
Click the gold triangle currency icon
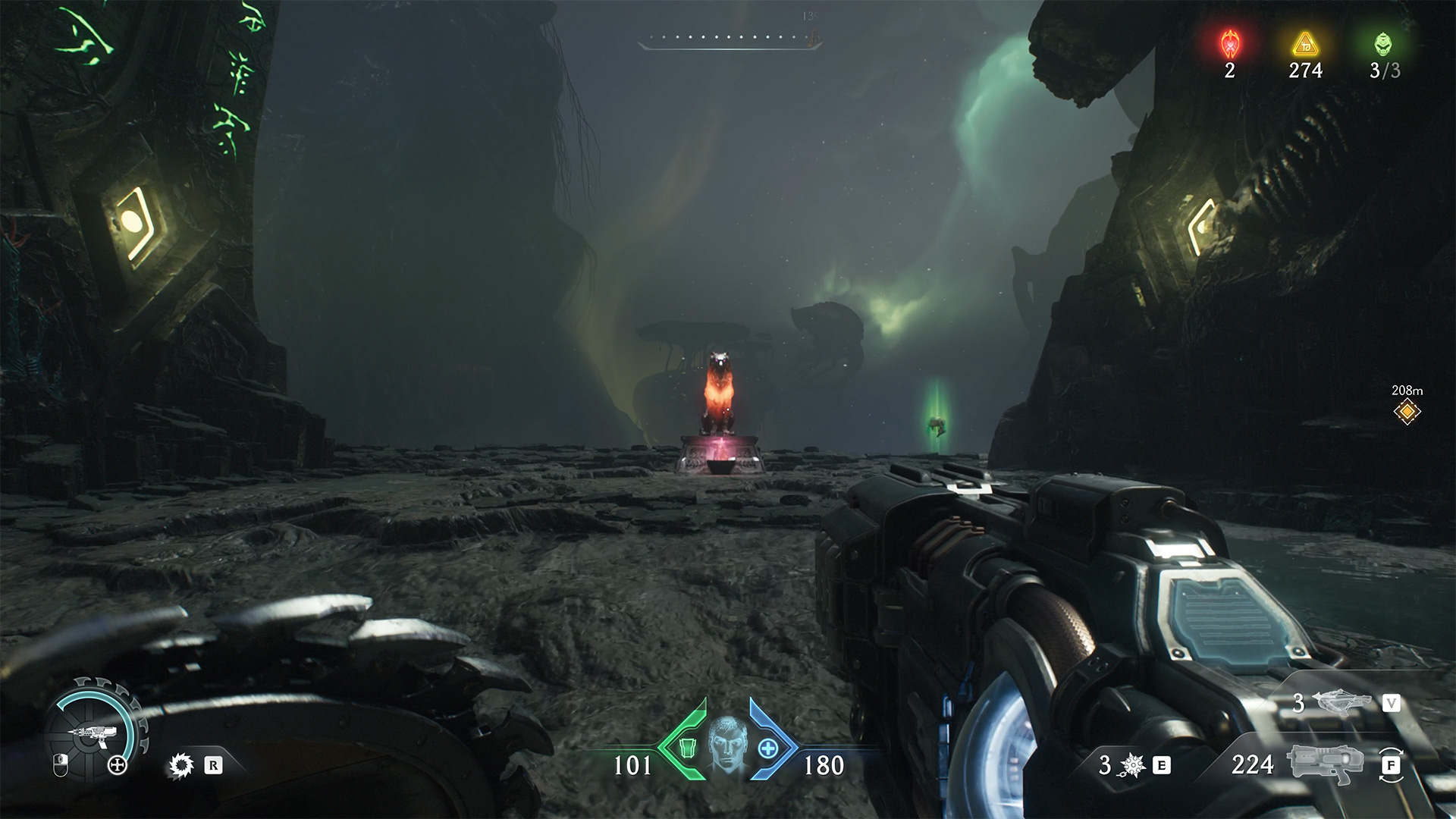pyautogui.click(x=1304, y=44)
